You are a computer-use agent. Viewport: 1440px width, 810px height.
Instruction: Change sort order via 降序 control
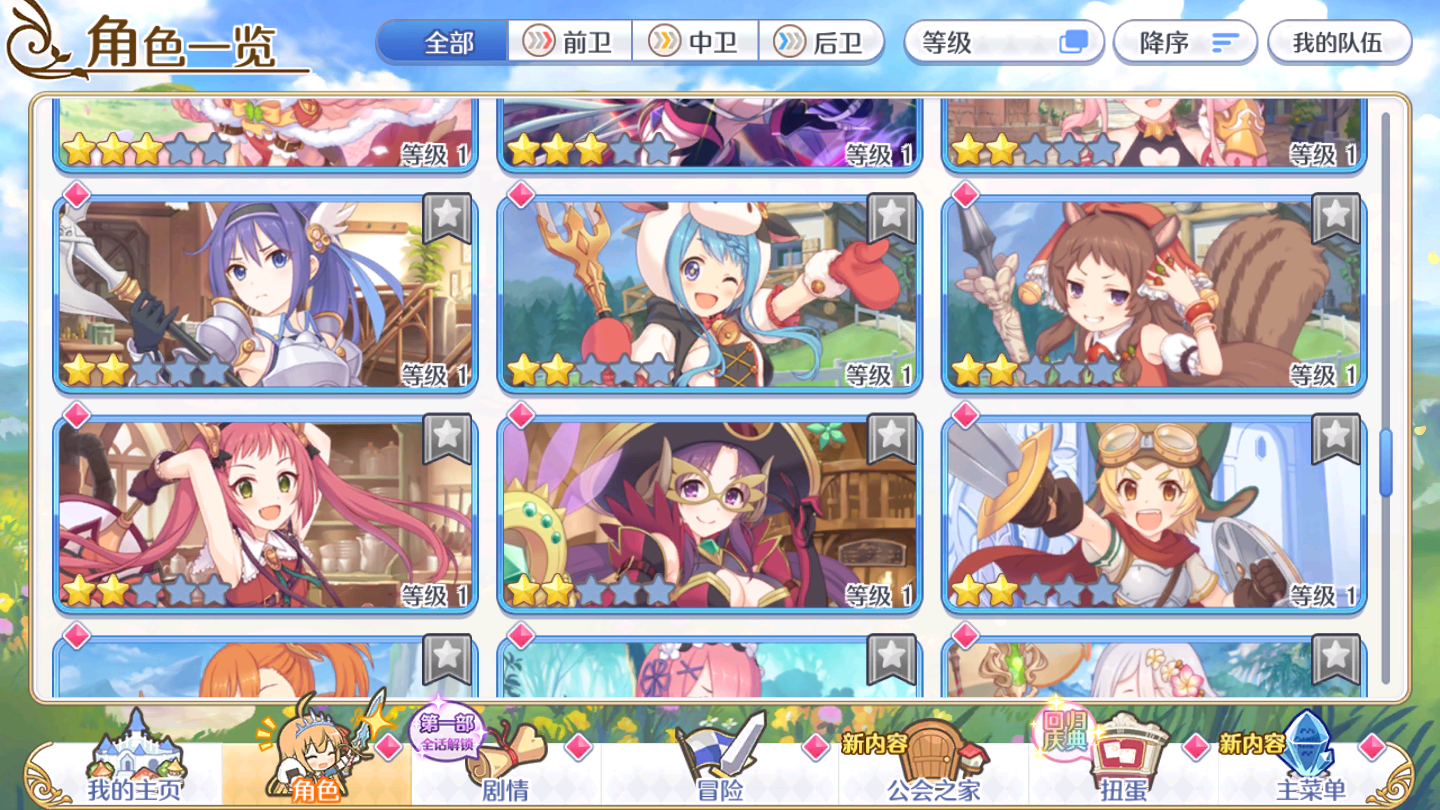(x=1185, y=42)
